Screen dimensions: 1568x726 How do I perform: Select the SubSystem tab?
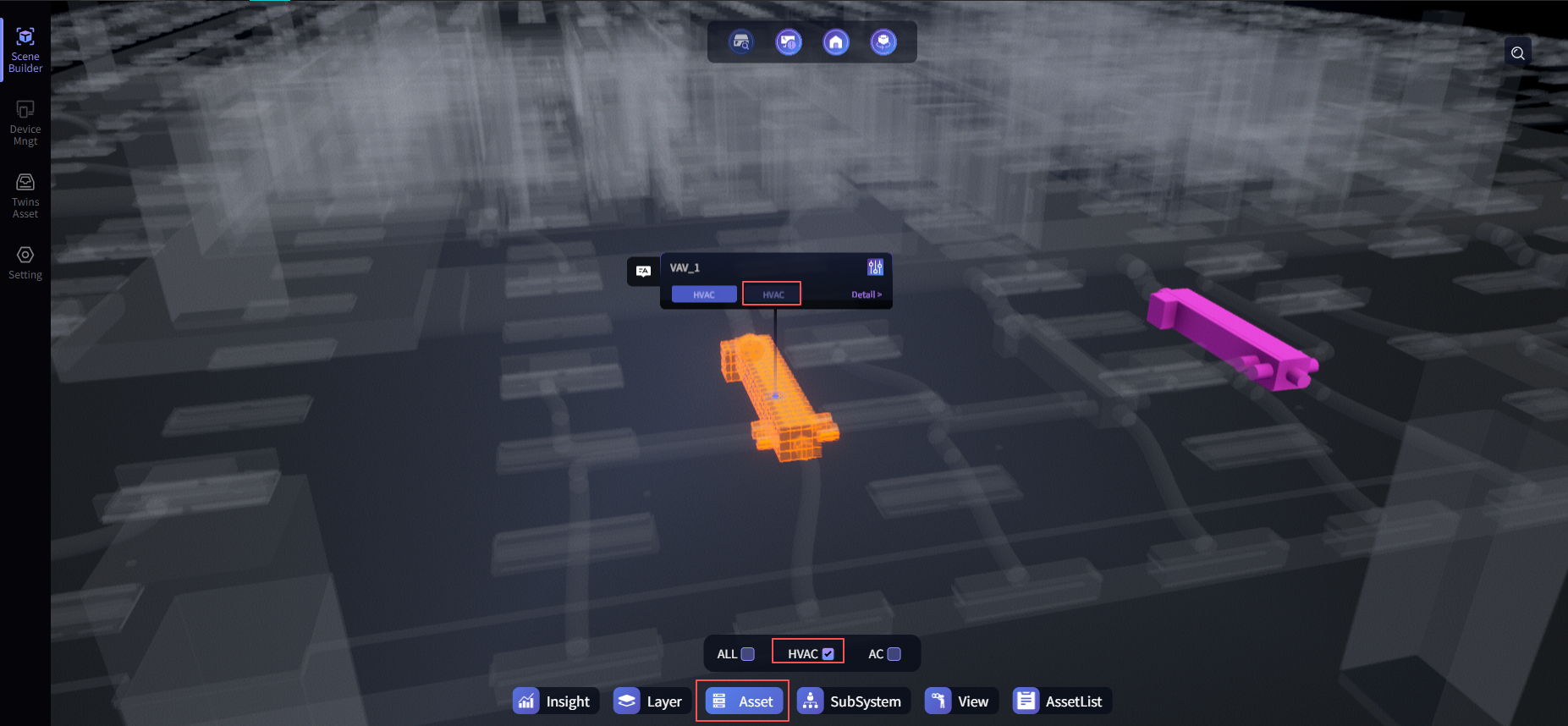853,701
